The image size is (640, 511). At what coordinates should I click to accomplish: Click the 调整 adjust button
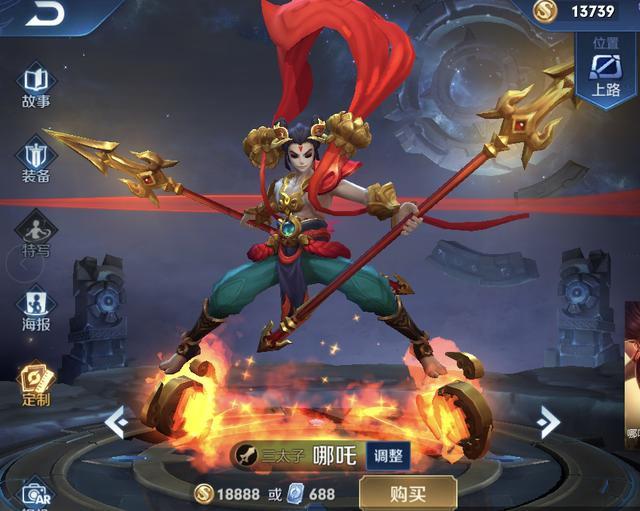(388, 455)
